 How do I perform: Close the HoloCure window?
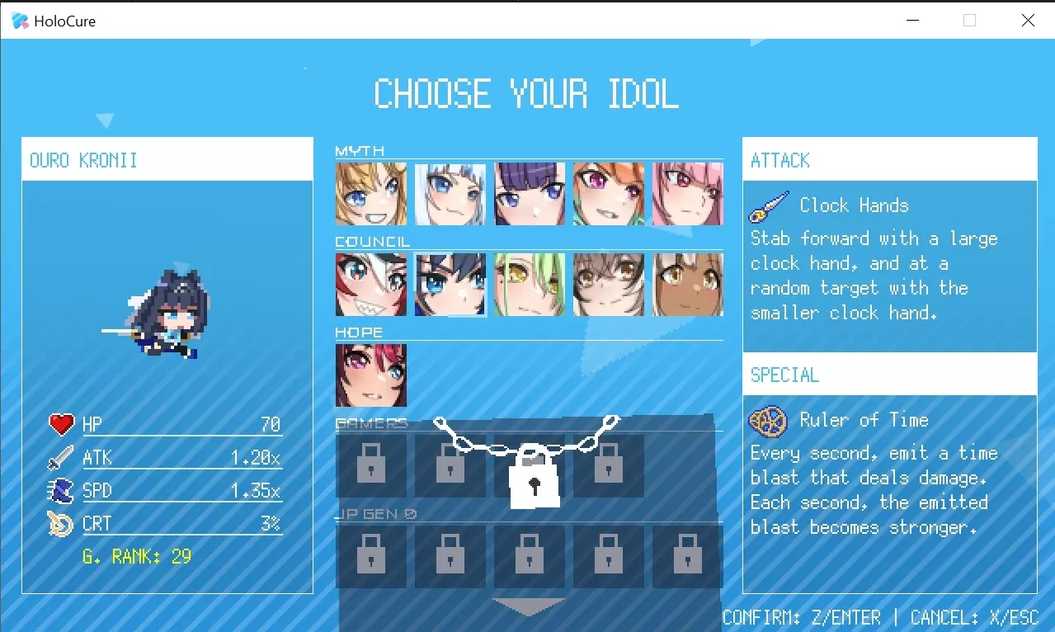[x=1027, y=20]
